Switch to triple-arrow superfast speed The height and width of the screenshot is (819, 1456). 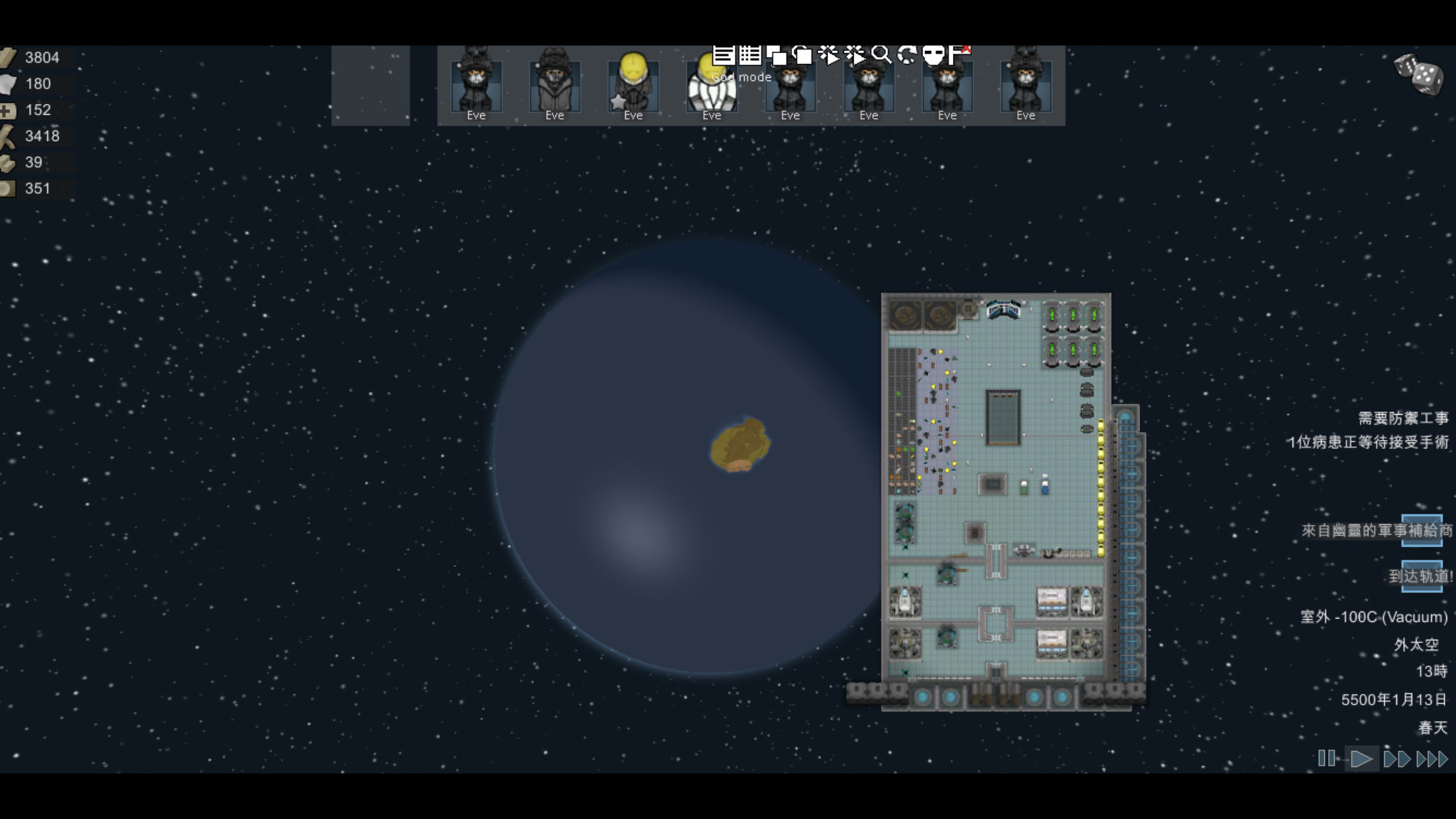pyautogui.click(x=1432, y=758)
